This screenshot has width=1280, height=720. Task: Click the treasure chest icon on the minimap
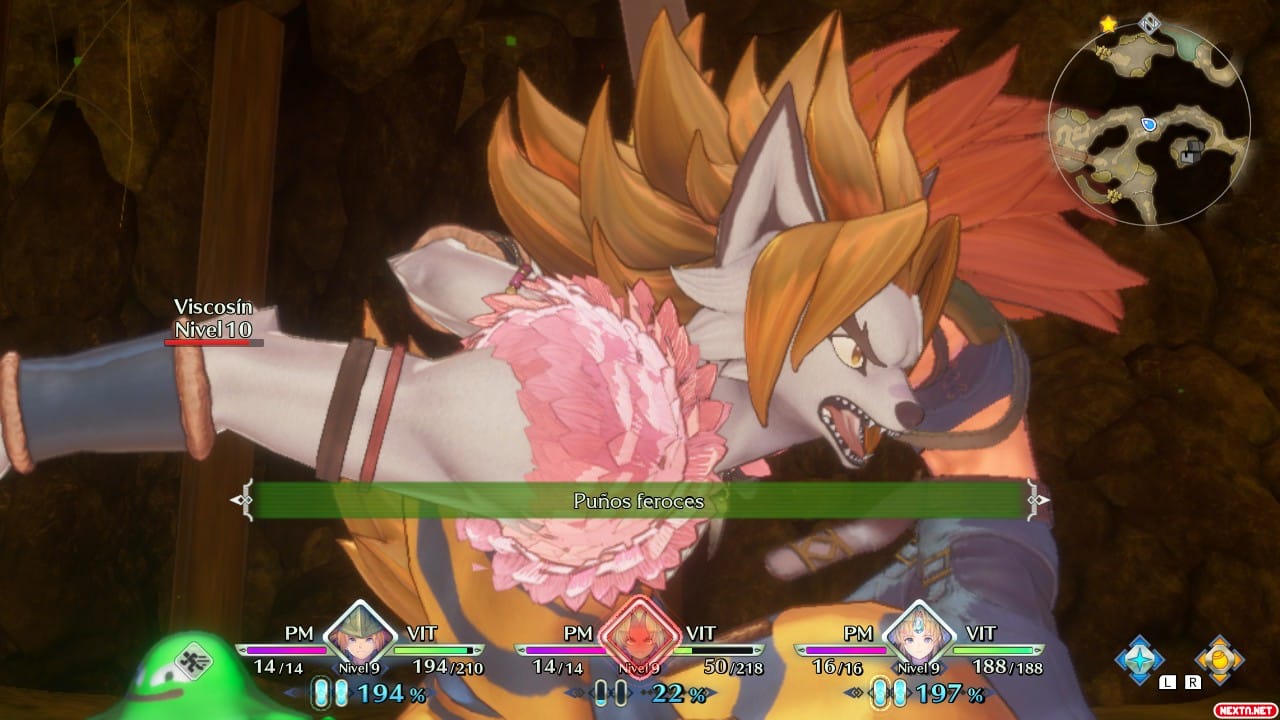click(x=1190, y=150)
